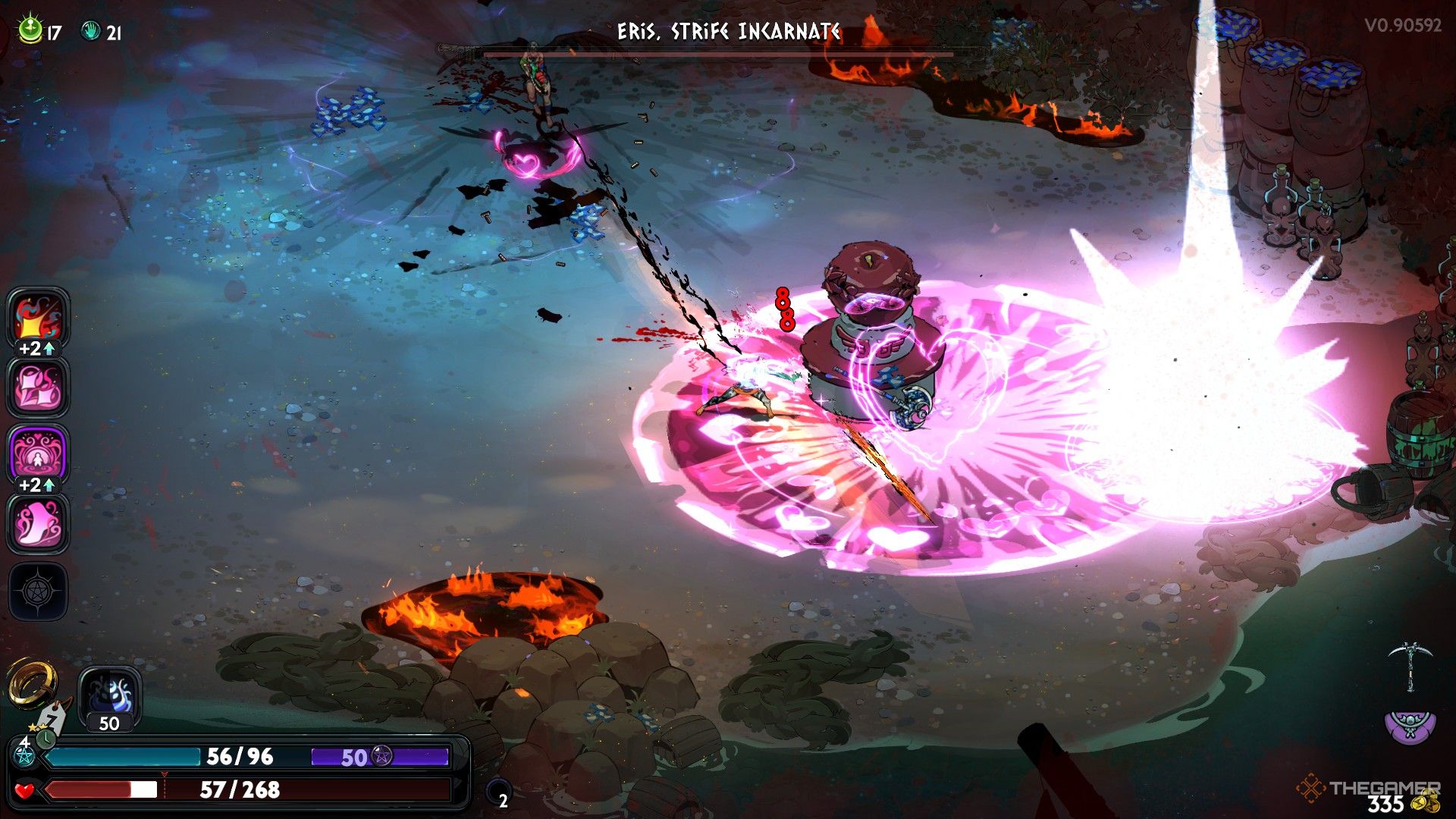The height and width of the screenshot is (819, 1456).
Task: Select the crescent pickaxe gathering tool
Action: (x=1410, y=665)
